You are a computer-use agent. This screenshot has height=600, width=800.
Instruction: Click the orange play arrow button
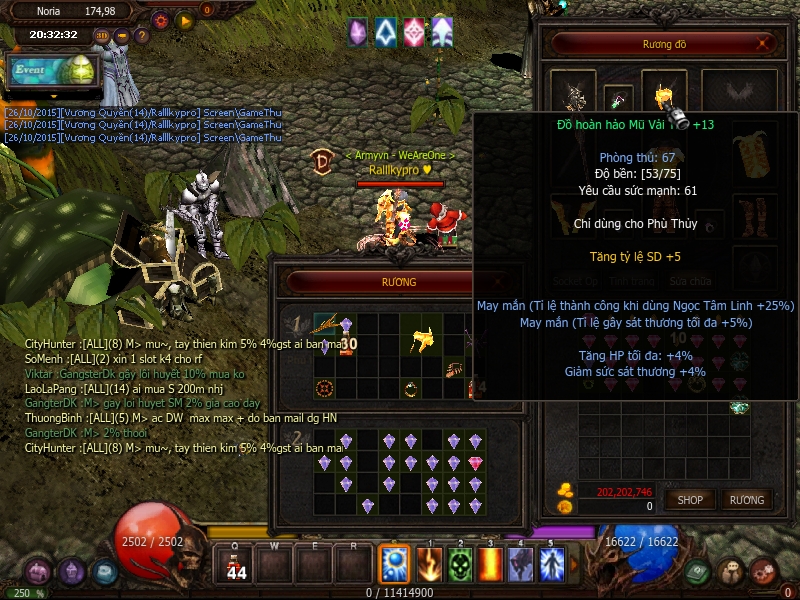coord(184,19)
